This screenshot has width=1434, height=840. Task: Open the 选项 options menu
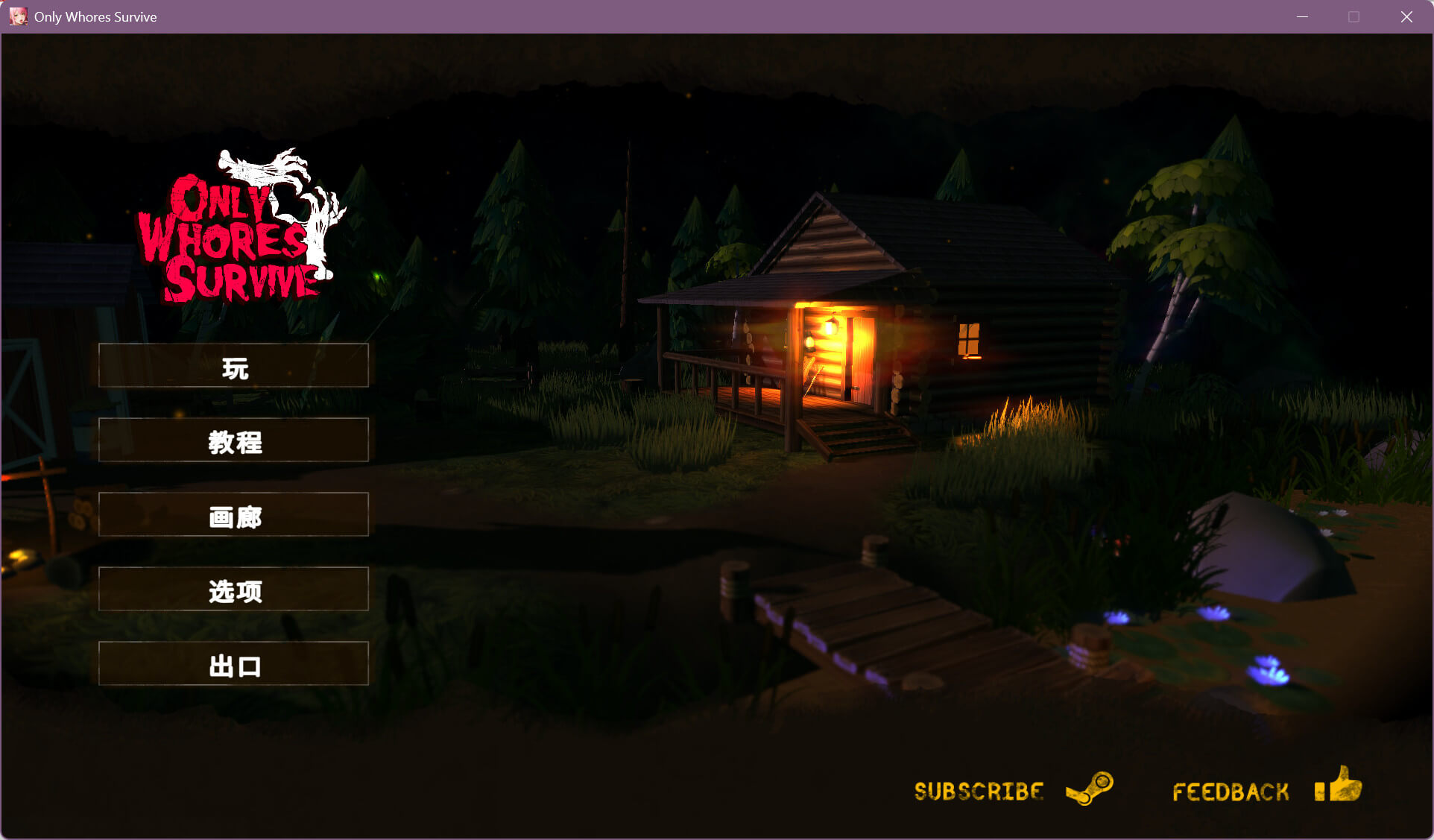pos(233,589)
